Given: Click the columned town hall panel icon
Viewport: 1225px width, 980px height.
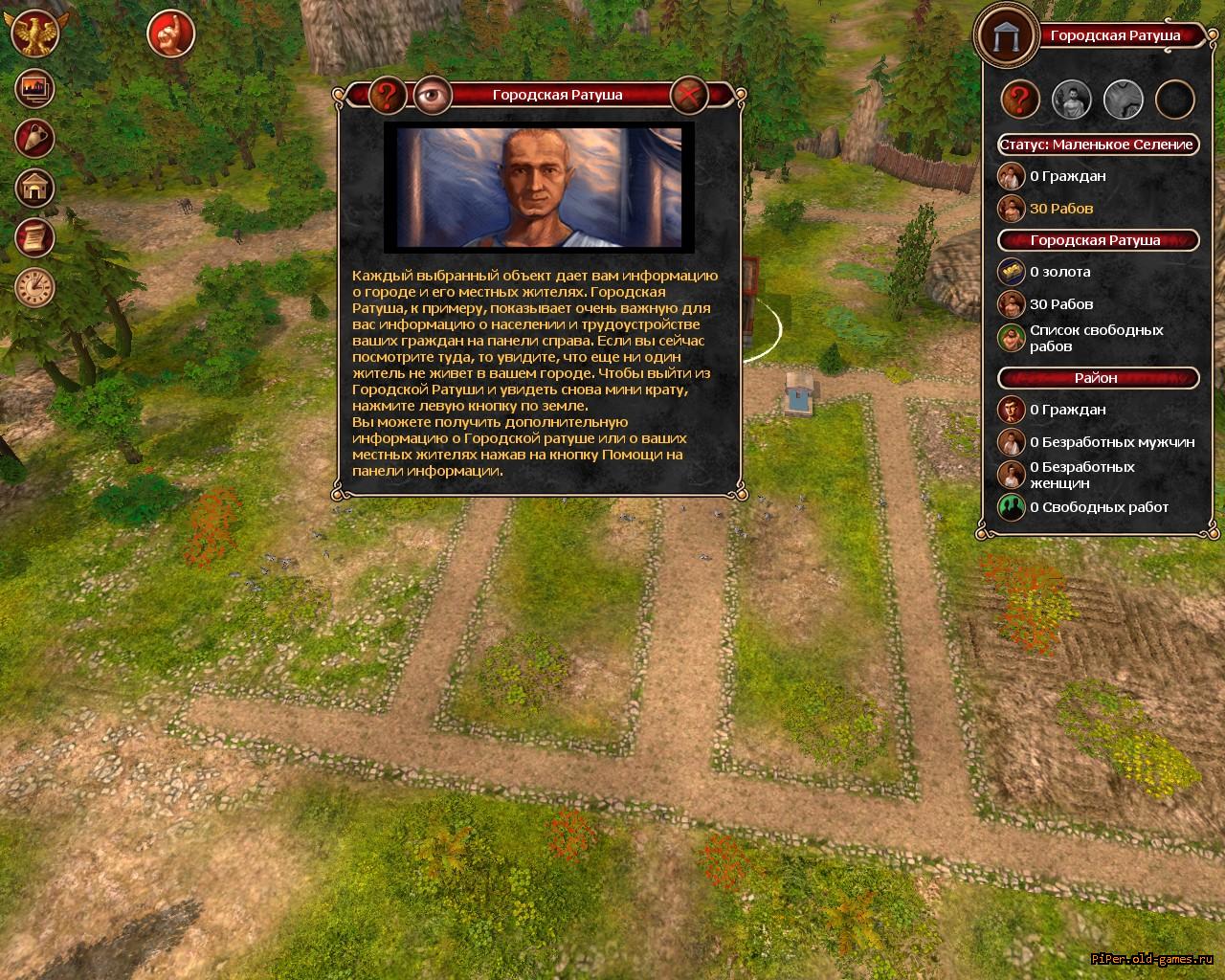Looking at the screenshot, I should pos(1006,36).
